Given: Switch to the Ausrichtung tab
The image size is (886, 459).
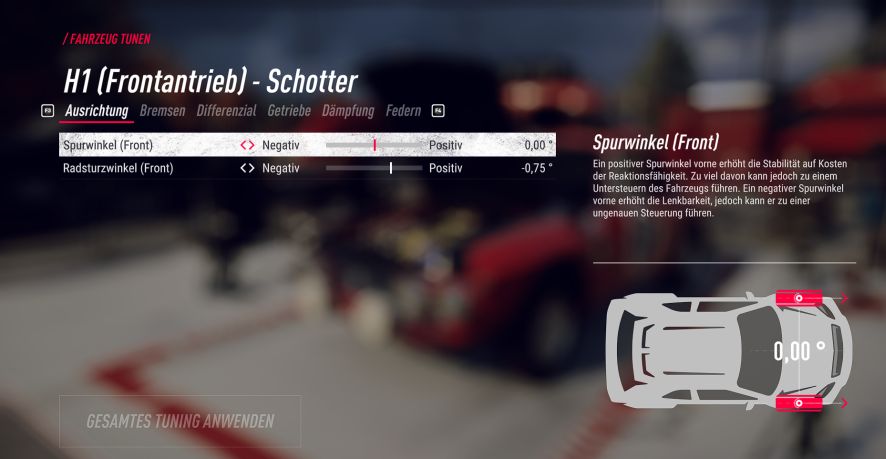Looking at the screenshot, I should [x=96, y=110].
